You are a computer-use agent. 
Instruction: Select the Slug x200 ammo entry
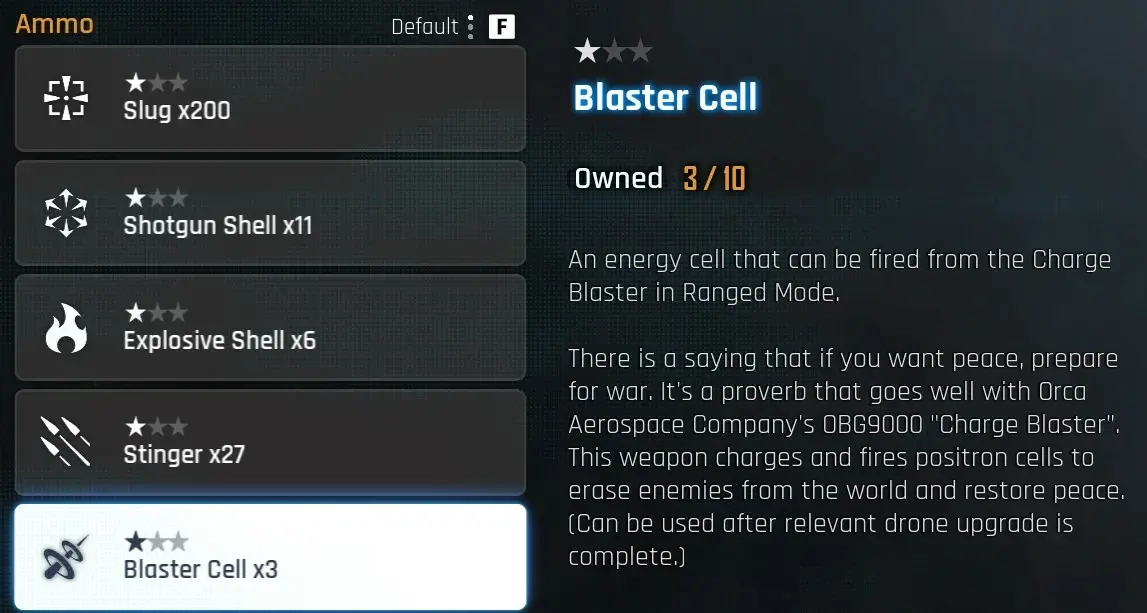tap(270, 98)
